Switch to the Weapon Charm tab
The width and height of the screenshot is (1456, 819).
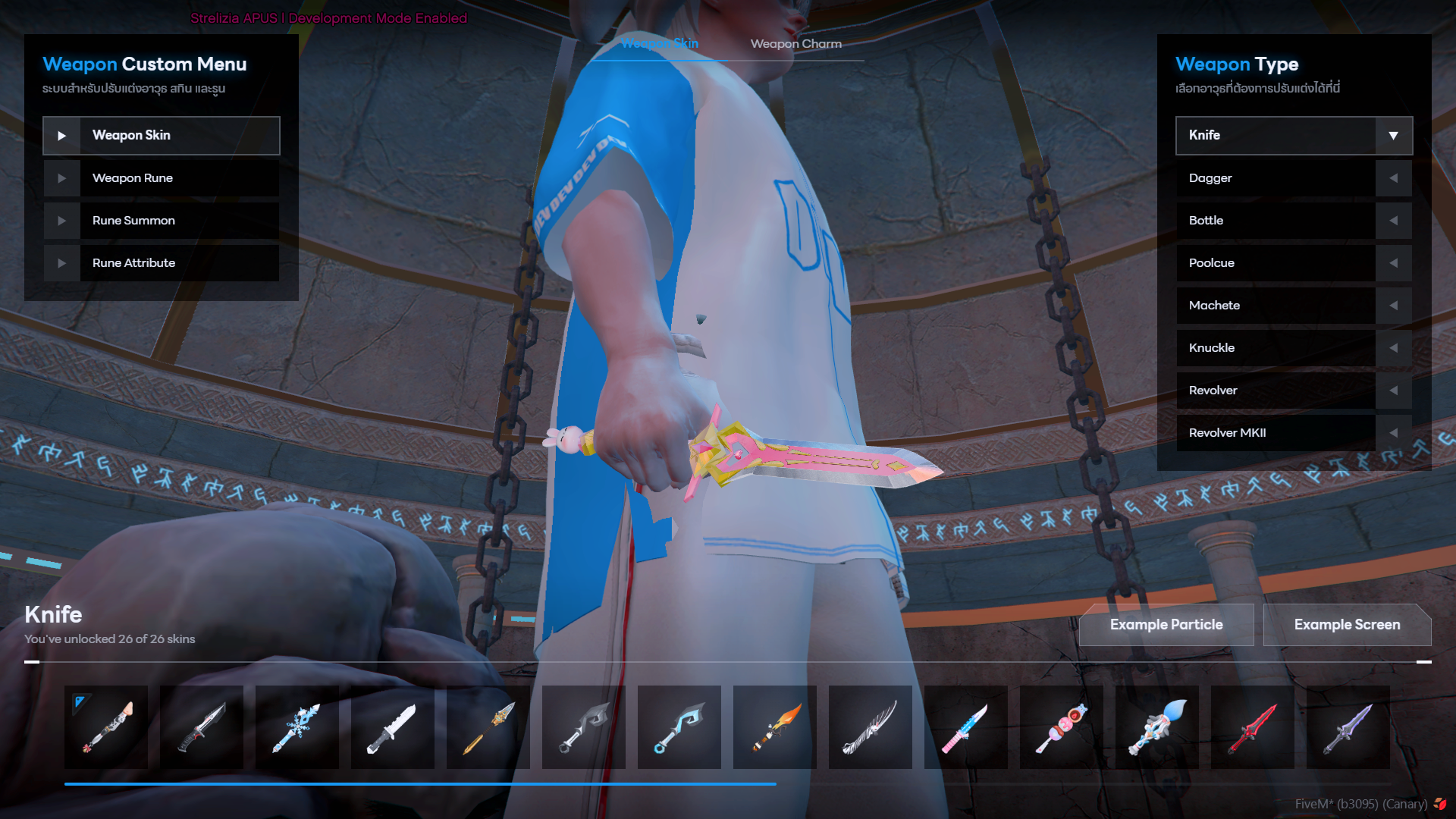click(796, 44)
